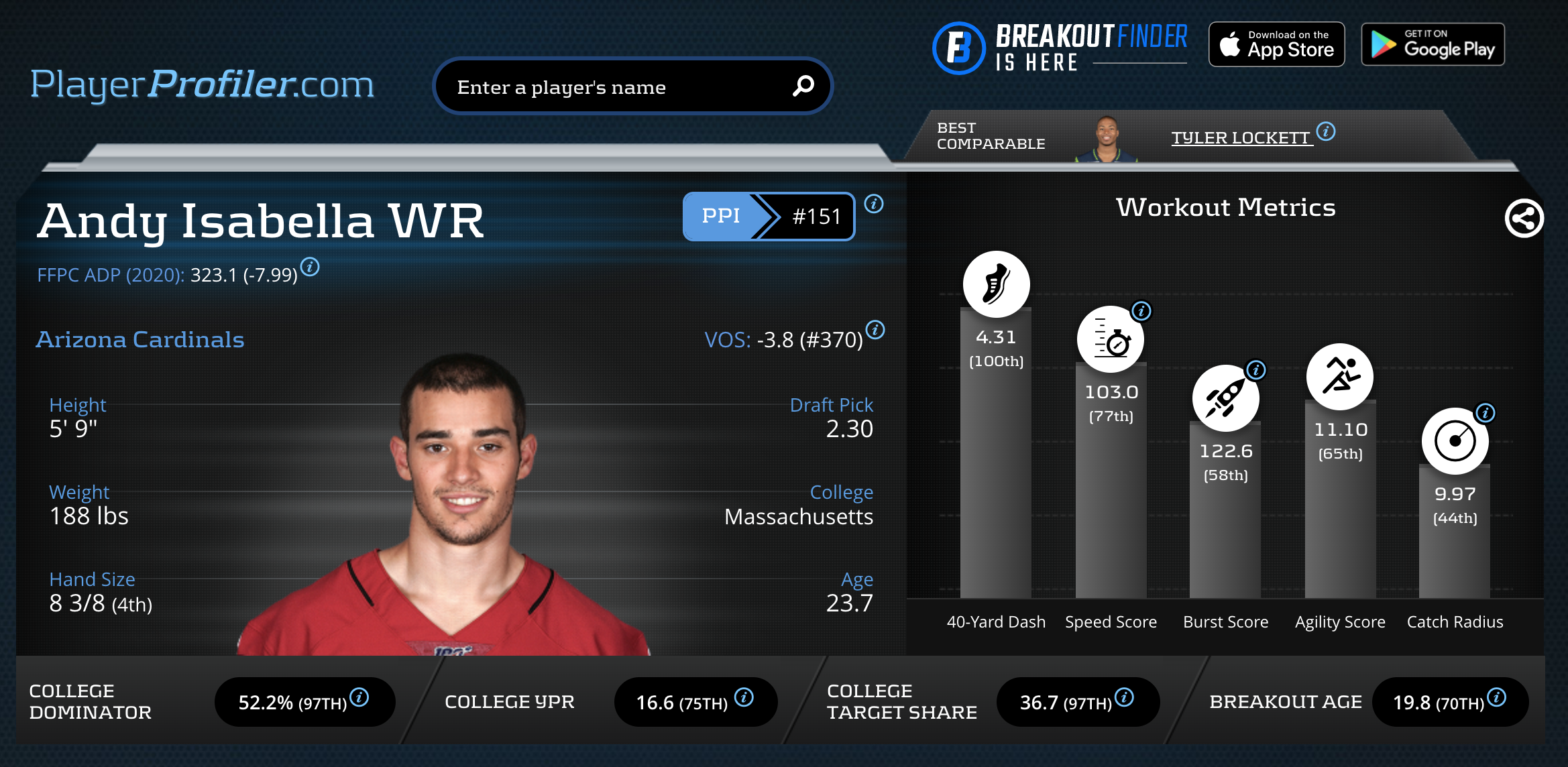1568x767 pixels.
Task: Open the Get it on Google Play badge
Action: click(x=1433, y=44)
